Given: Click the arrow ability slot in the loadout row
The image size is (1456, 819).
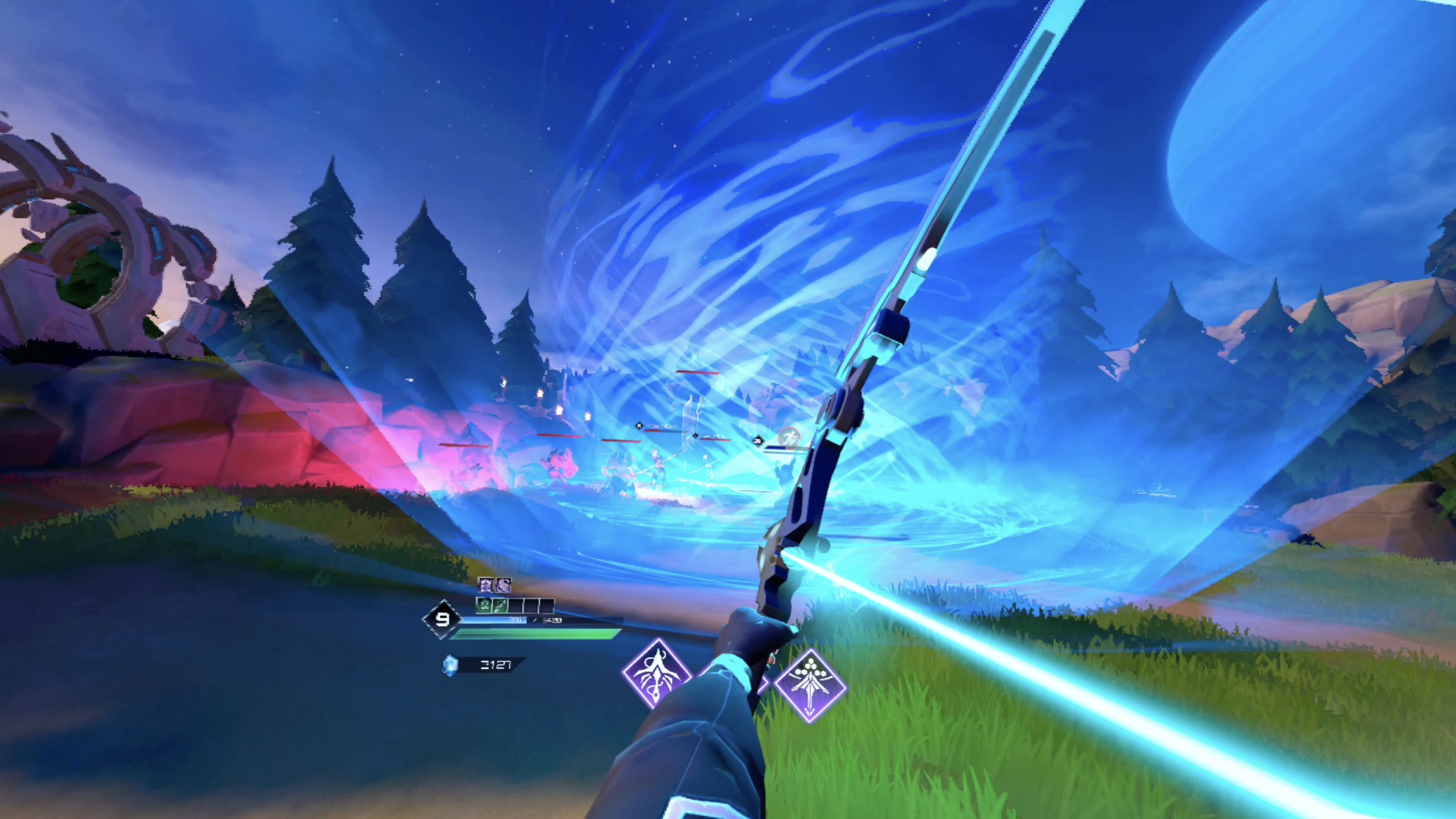Looking at the screenshot, I should 499,605.
